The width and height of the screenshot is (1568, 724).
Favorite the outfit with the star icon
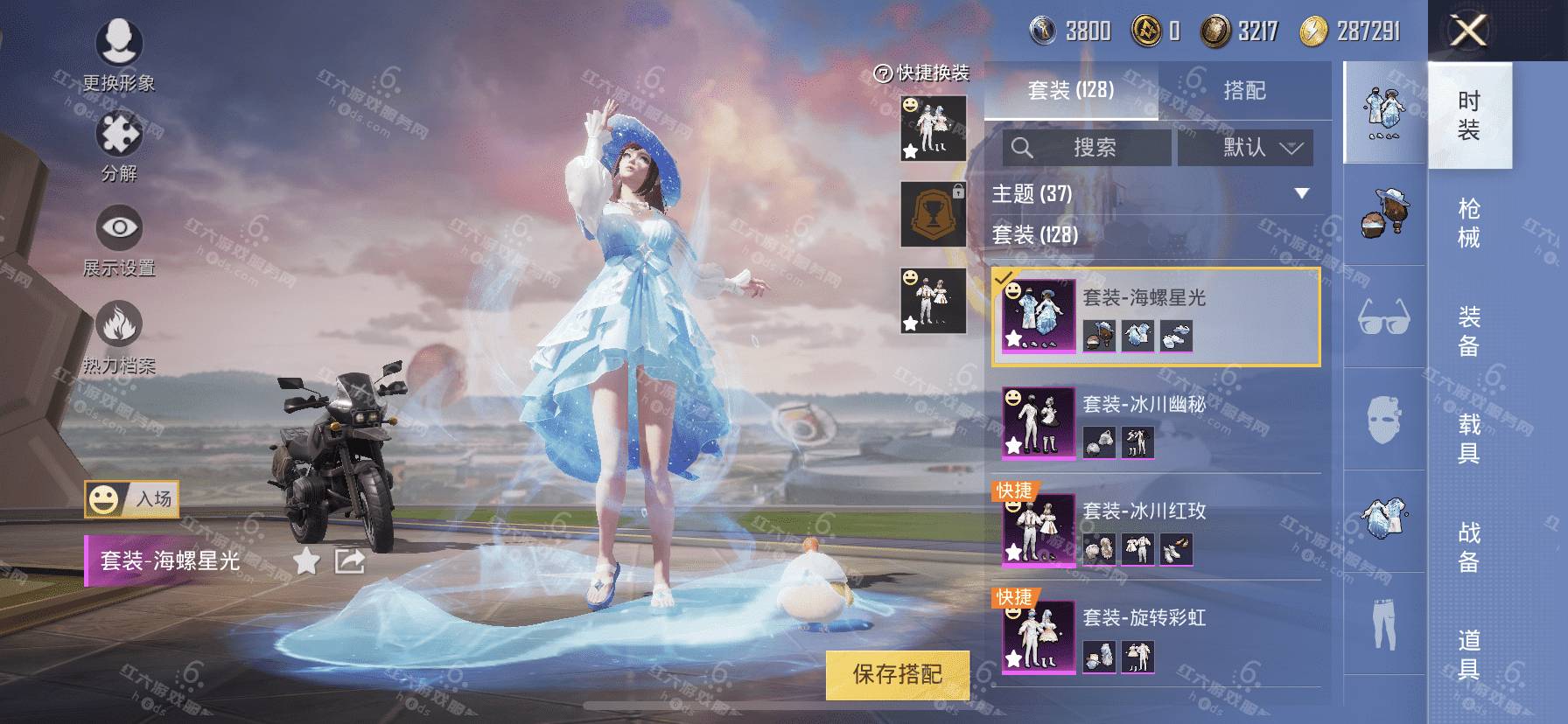point(306,560)
